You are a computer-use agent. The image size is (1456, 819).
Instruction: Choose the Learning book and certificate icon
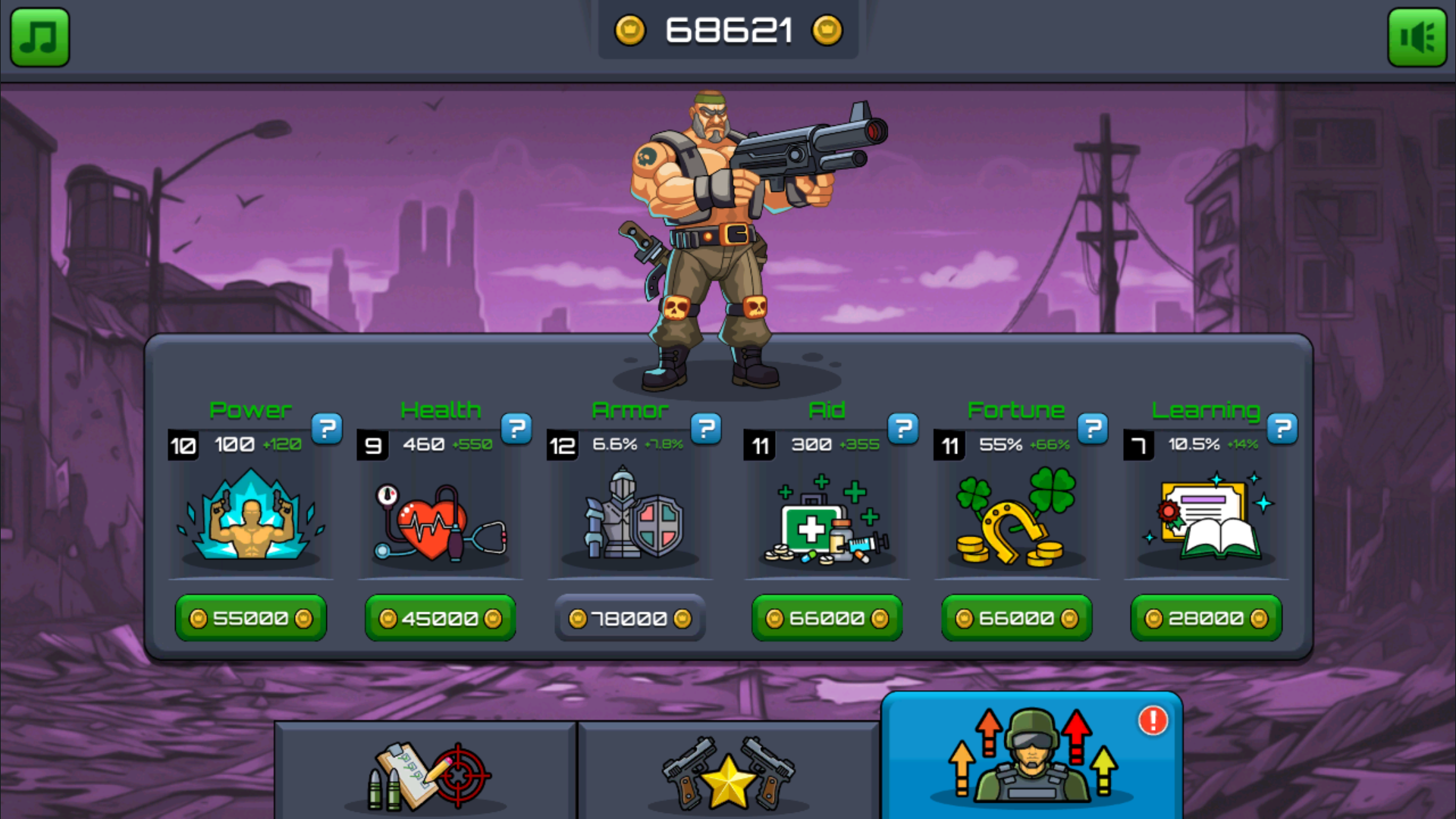pos(1207,517)
